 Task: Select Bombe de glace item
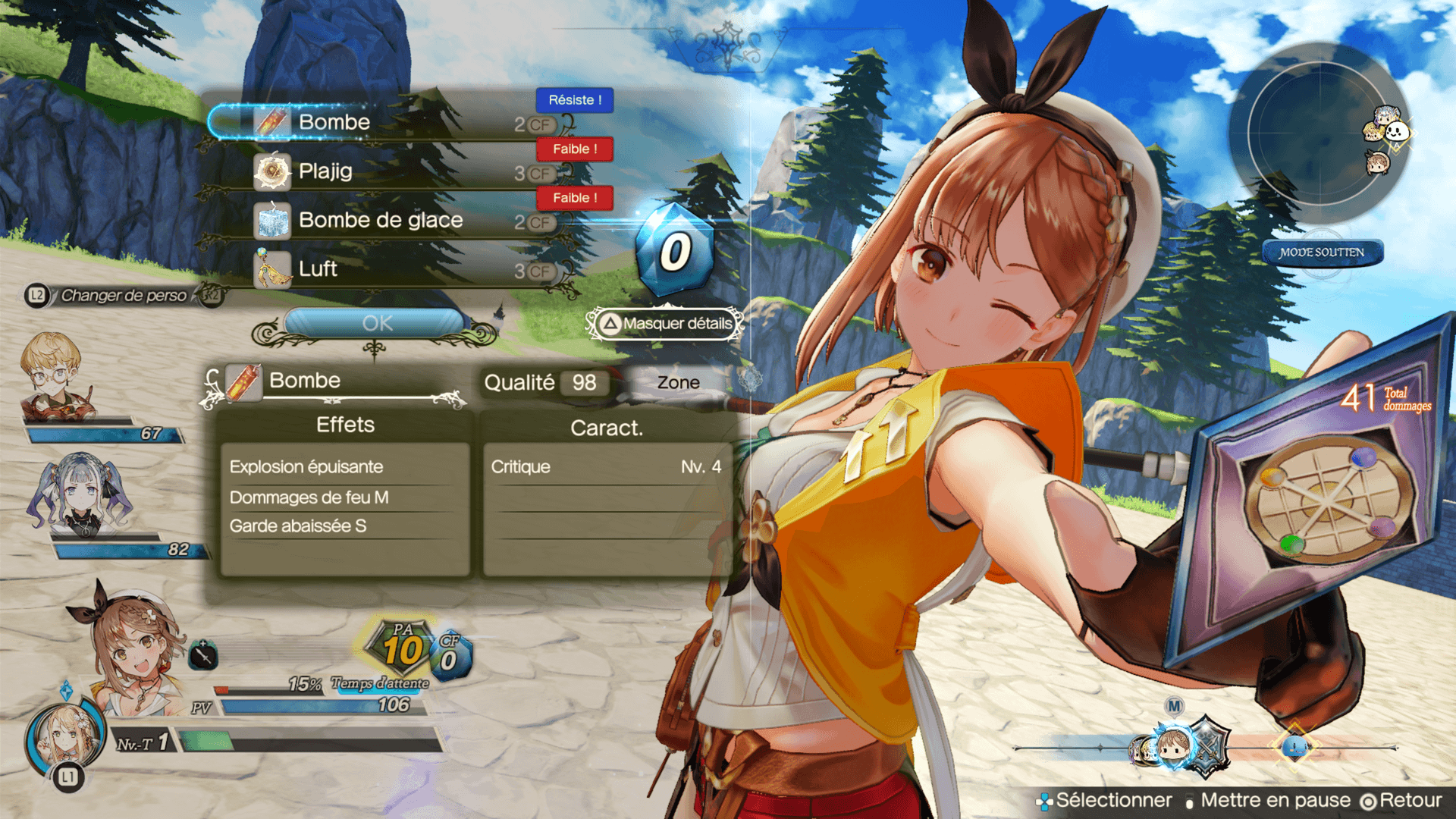pyautogui.click(x=379, y=221)
